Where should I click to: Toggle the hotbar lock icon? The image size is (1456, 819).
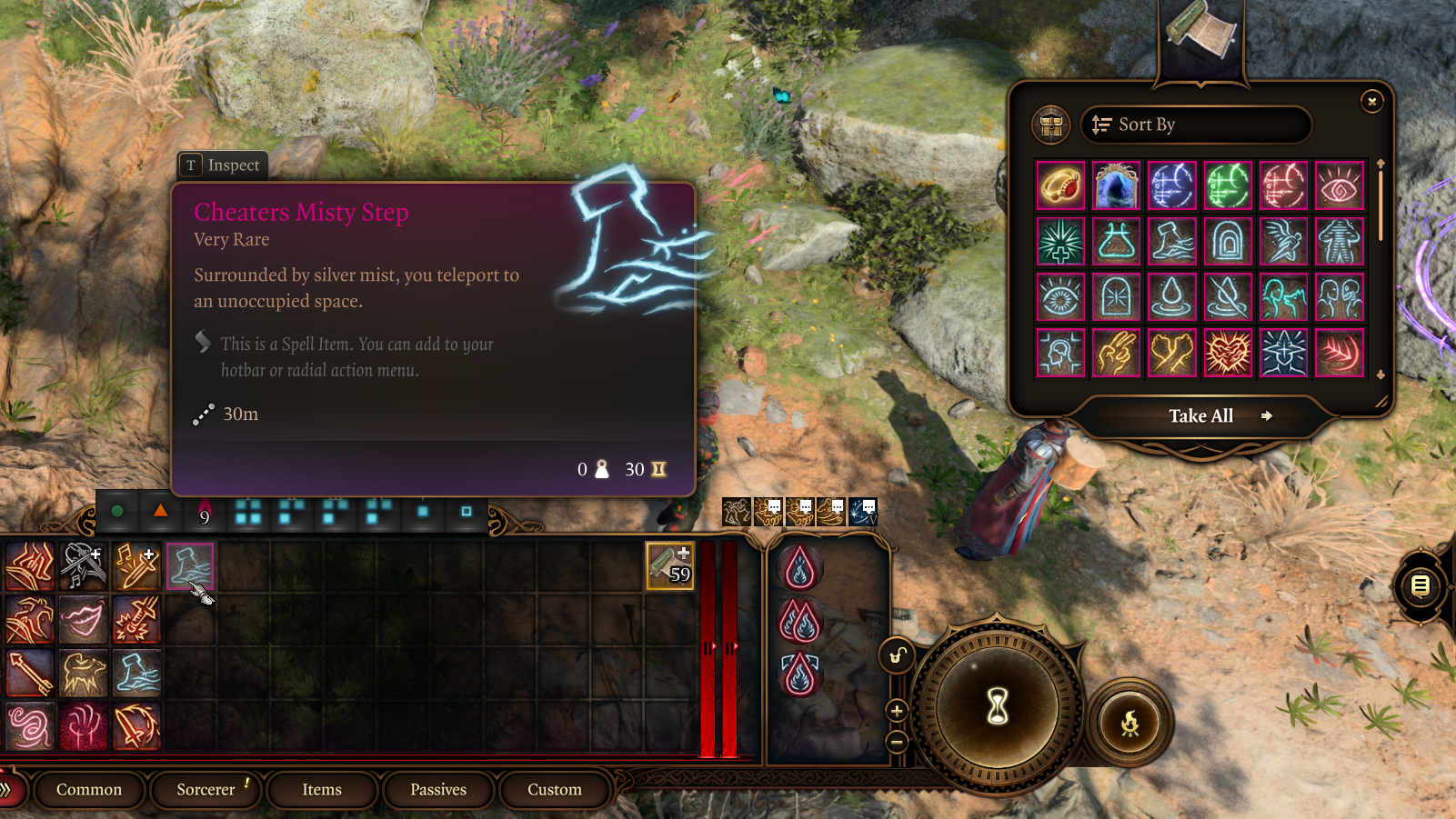[x=897, y=655]
